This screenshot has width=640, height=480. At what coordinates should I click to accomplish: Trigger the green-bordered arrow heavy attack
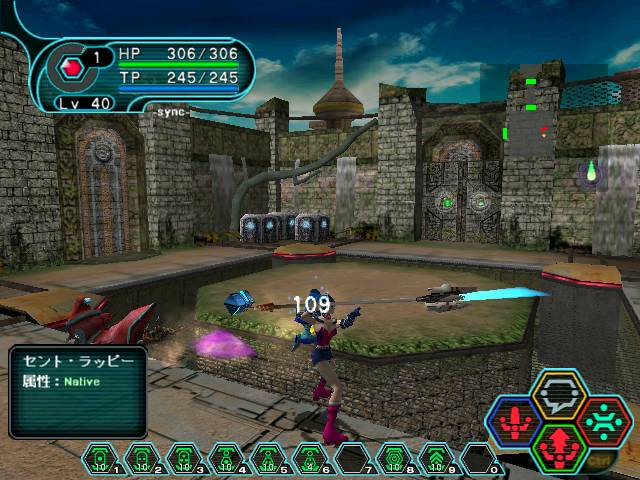pos(558,445)
